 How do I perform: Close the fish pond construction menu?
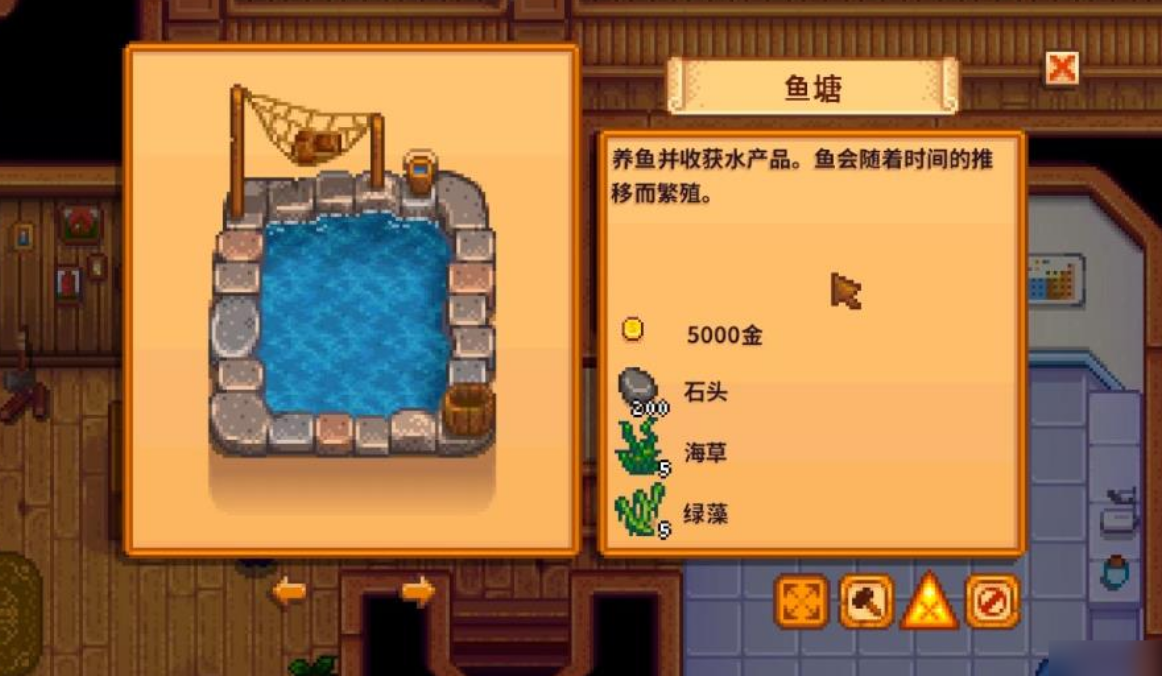[x=1061, y=69]
